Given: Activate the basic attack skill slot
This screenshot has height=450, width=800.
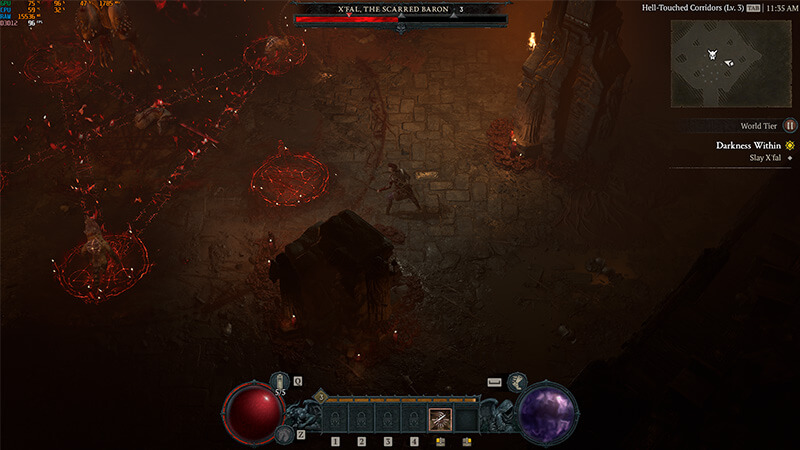Looking at the screenshot, I should point(440,419).
